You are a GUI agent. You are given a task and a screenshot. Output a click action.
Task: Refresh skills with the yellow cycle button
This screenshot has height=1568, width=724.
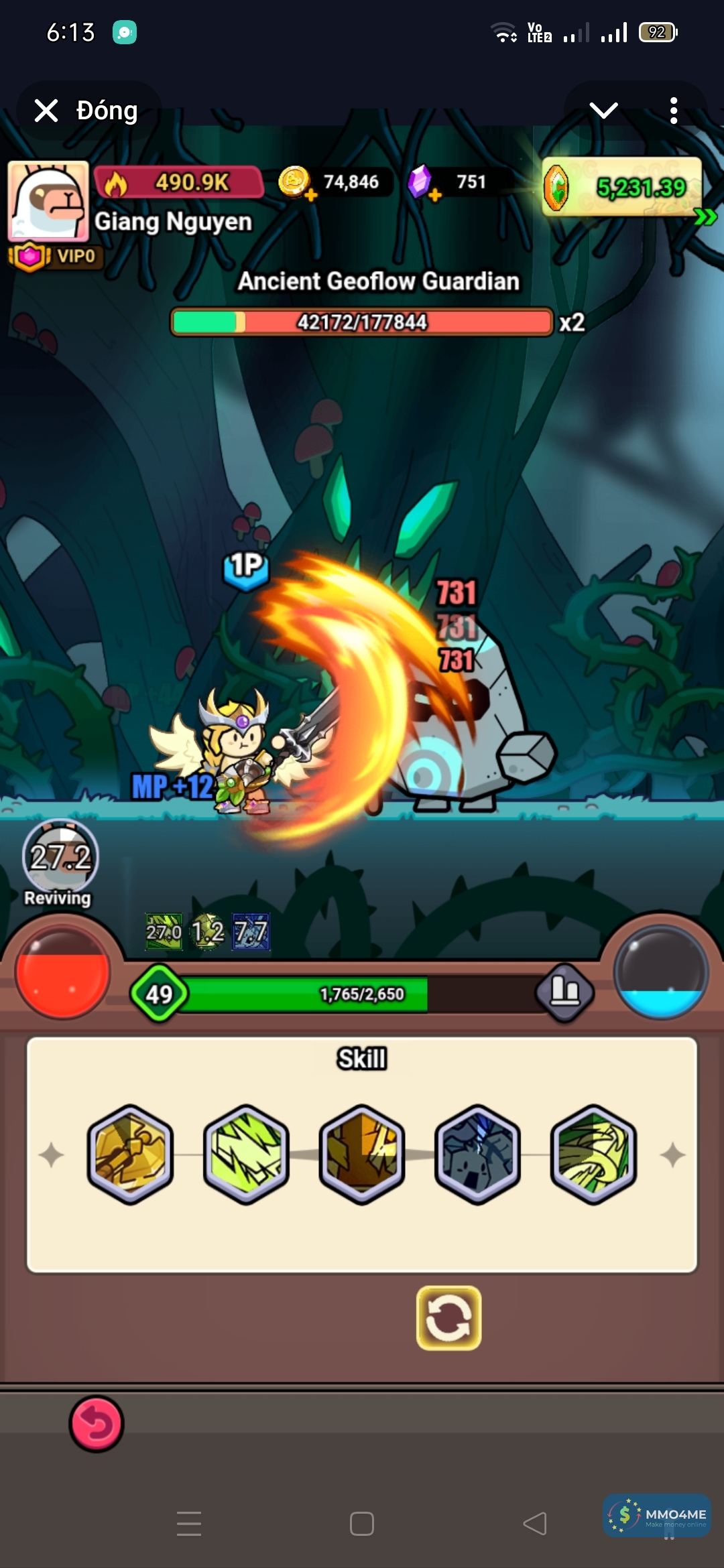(448, 1317)
